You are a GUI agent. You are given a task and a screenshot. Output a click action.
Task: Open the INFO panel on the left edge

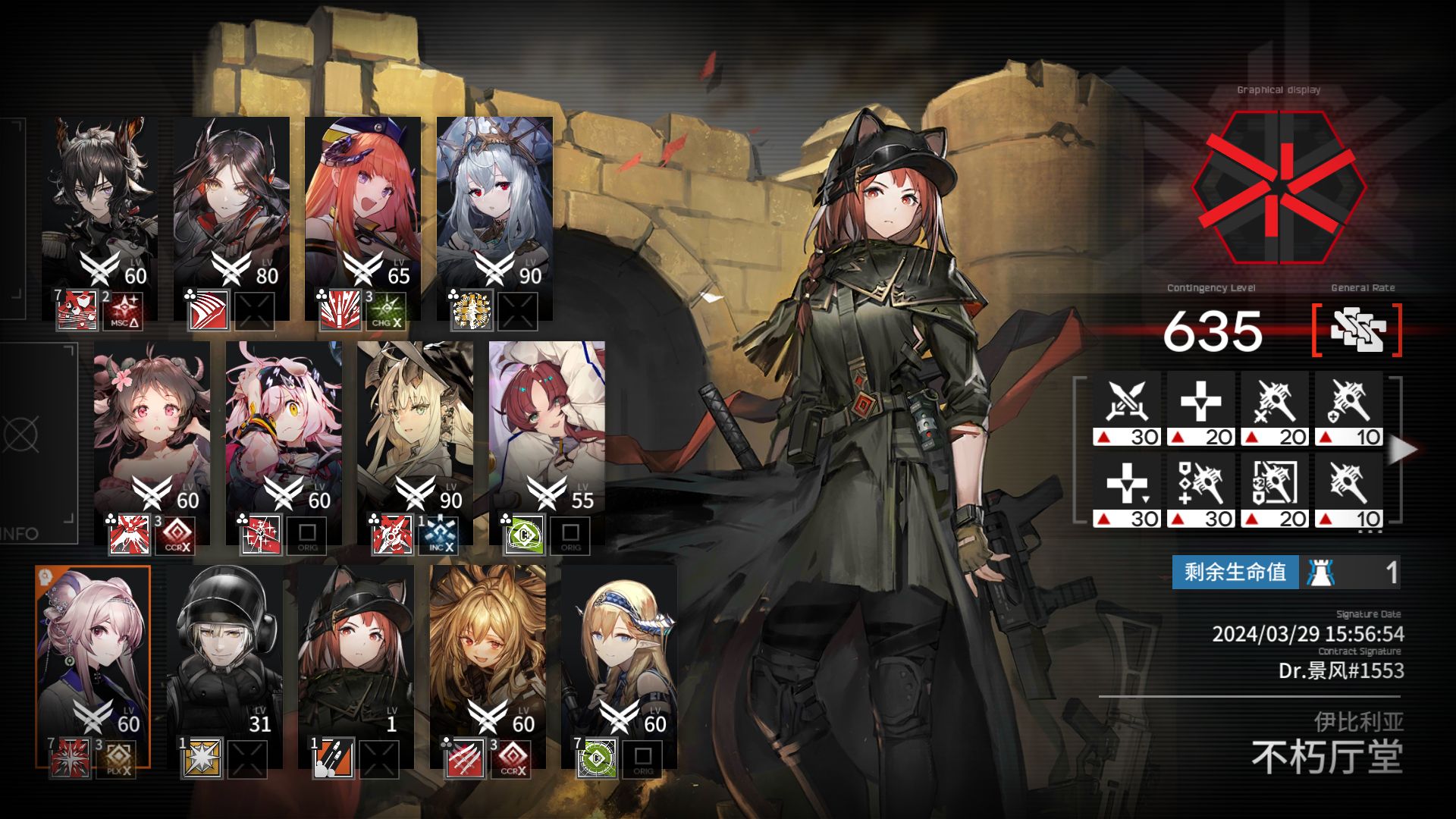coord(38,444)
